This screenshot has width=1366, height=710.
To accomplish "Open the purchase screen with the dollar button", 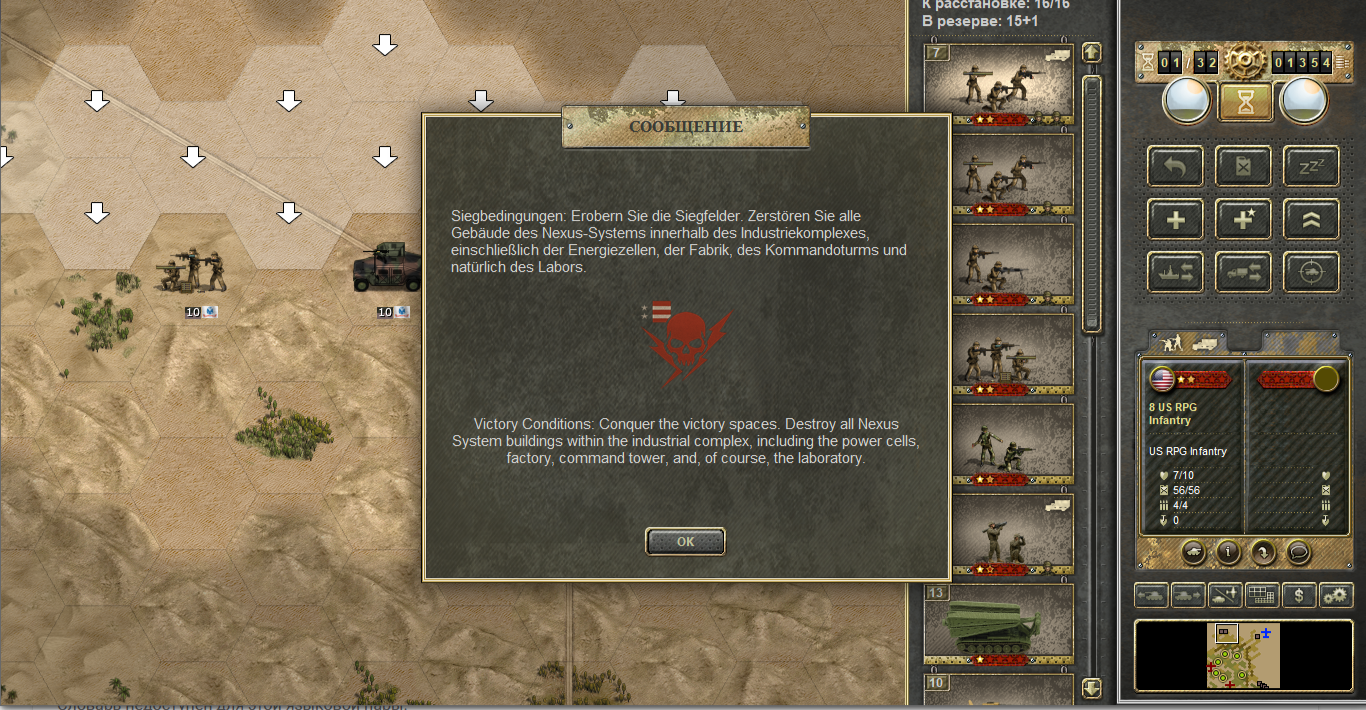I will pos(1298,595).
